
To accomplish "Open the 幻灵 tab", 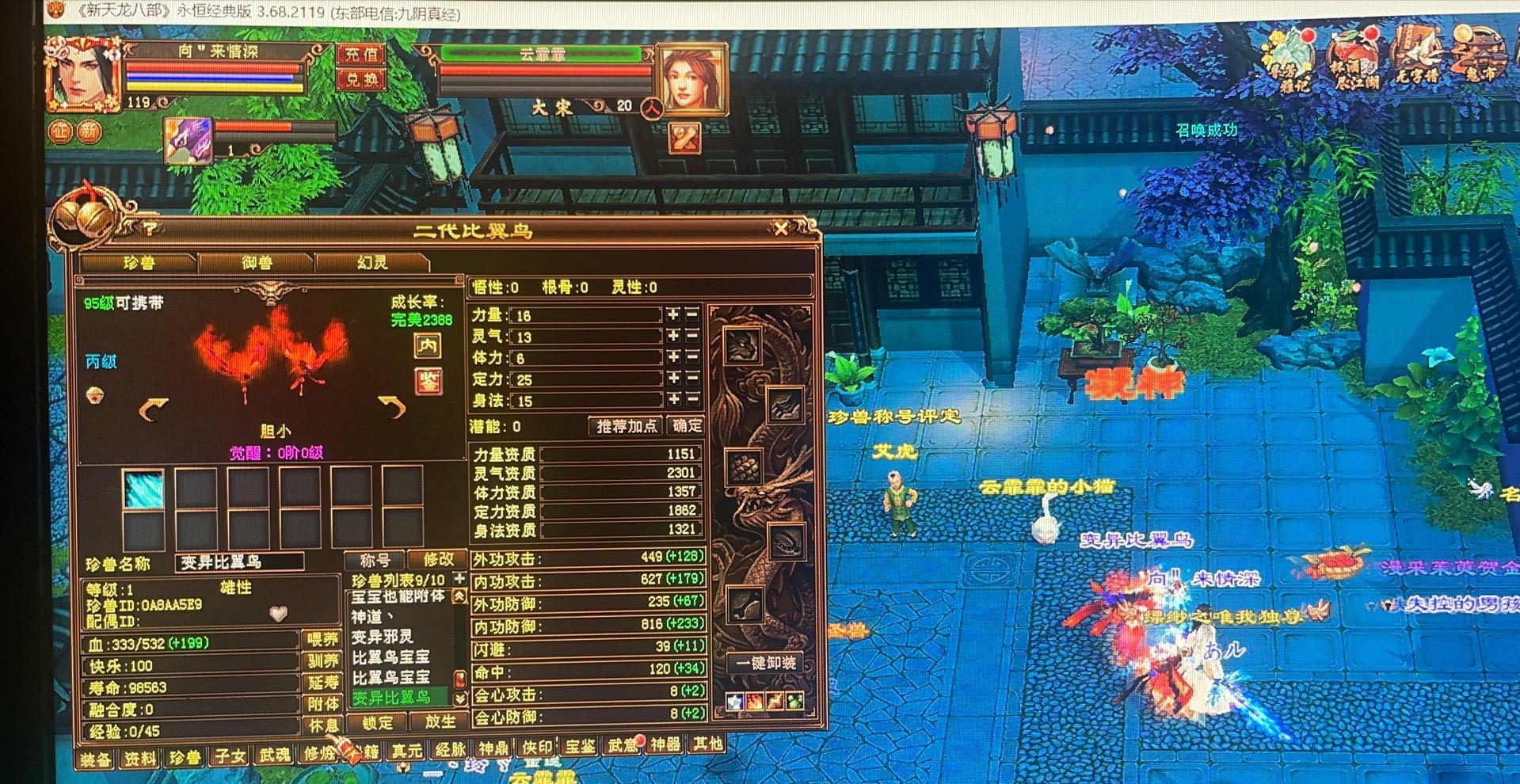I will pyautogui.click(x=372, y=262).
